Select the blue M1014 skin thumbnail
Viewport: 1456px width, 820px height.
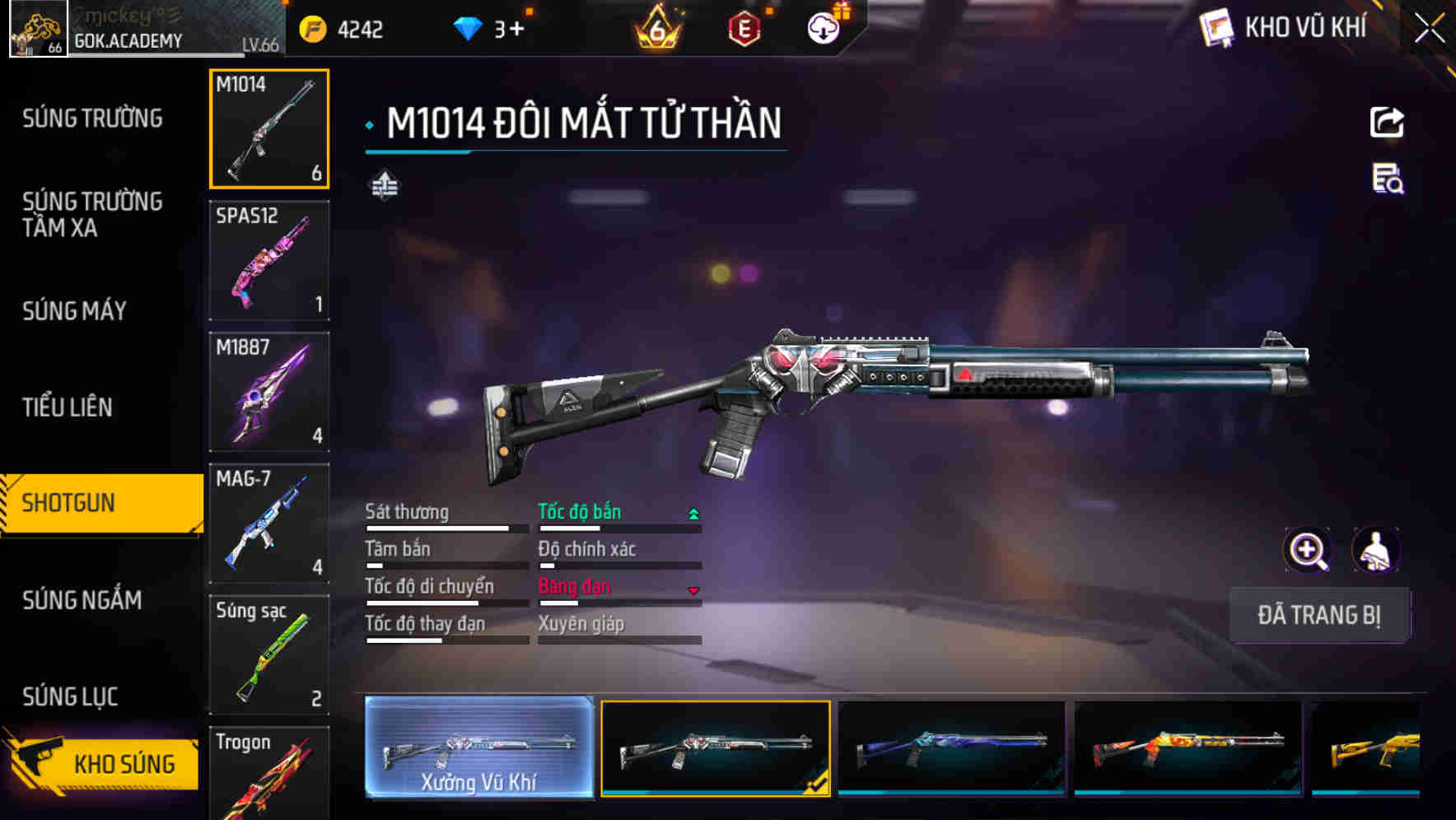coord(951,748)
